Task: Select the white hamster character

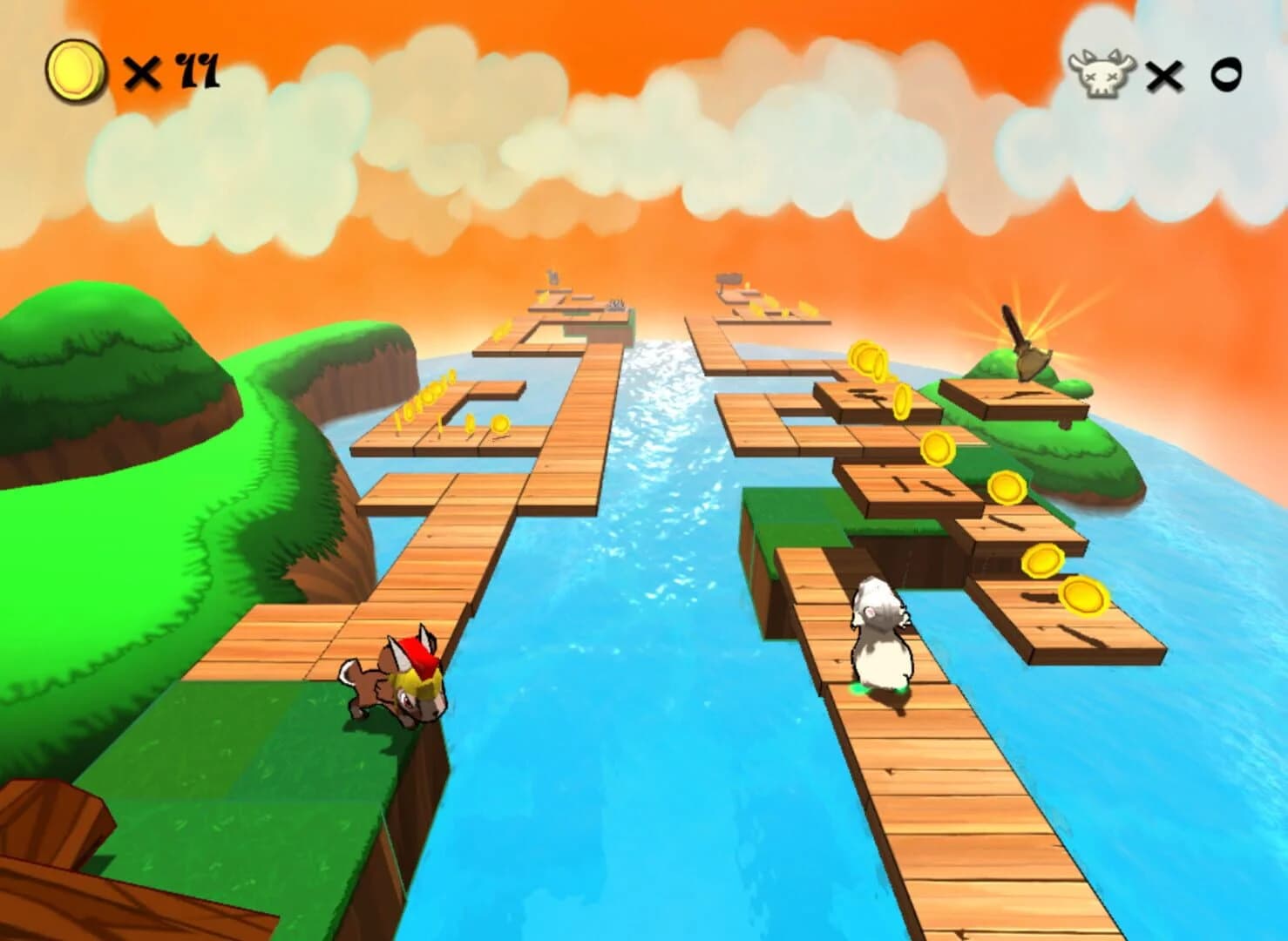Action: 880,632
